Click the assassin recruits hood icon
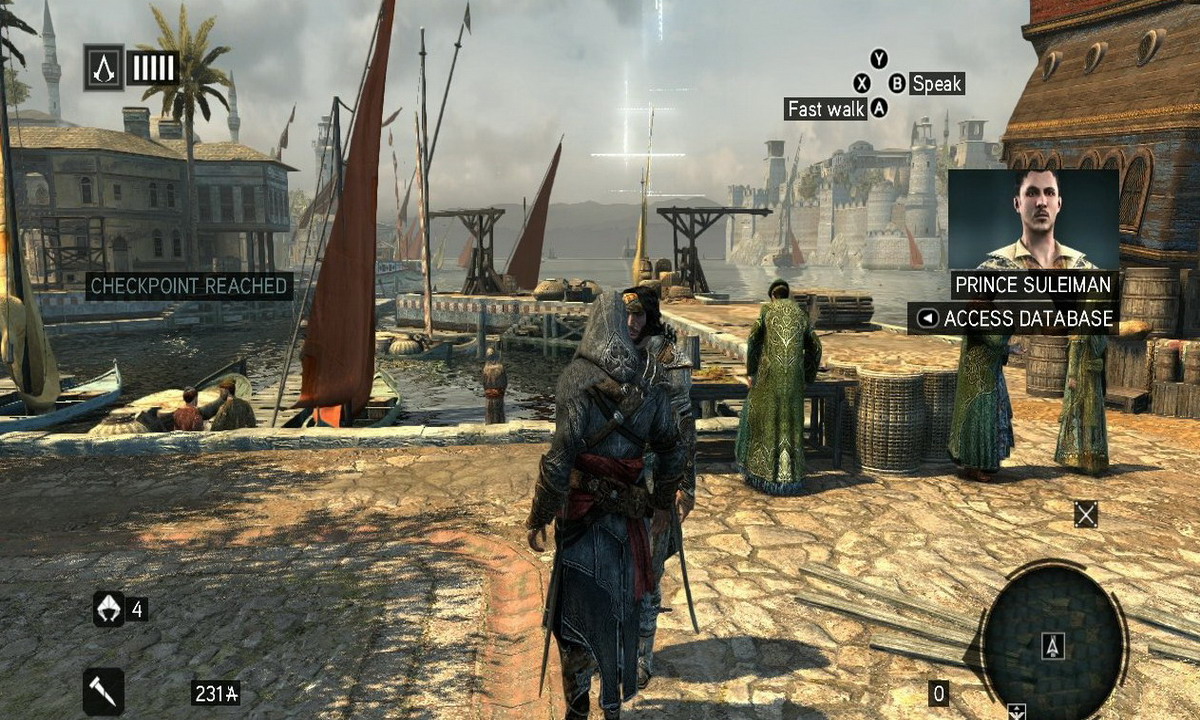Screen dimensions: 1200x720 click(108, 608)
